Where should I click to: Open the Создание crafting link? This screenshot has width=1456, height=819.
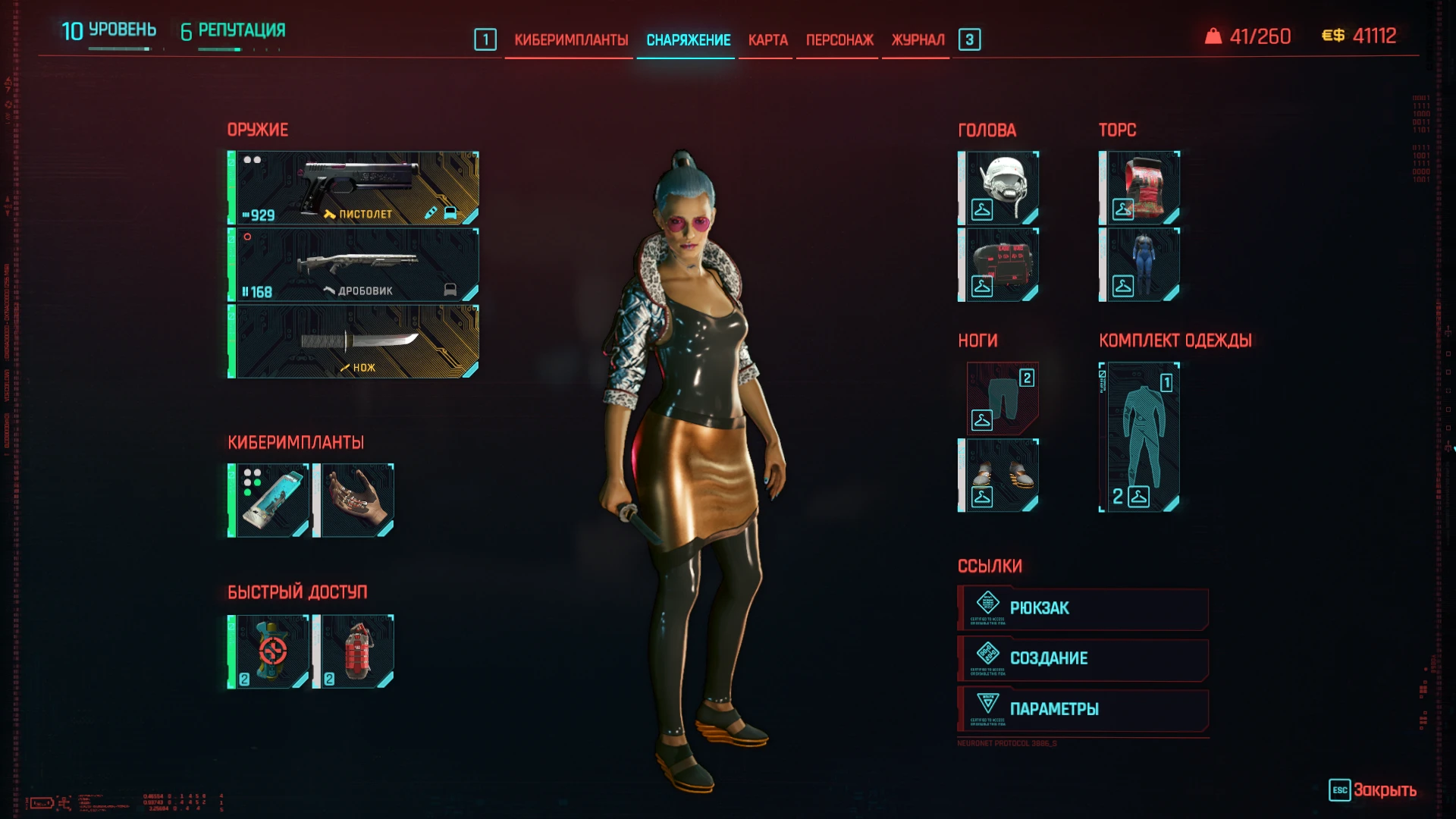1082,658
